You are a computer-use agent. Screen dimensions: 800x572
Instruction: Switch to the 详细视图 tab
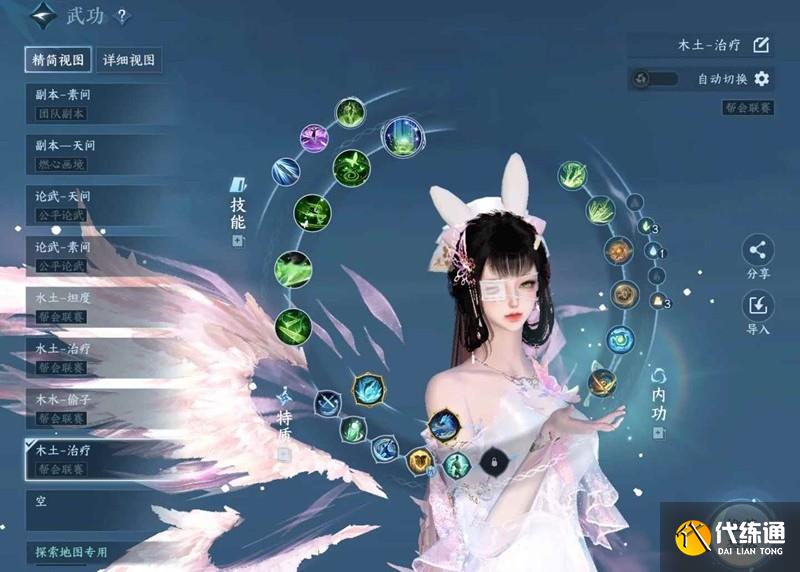130,60
